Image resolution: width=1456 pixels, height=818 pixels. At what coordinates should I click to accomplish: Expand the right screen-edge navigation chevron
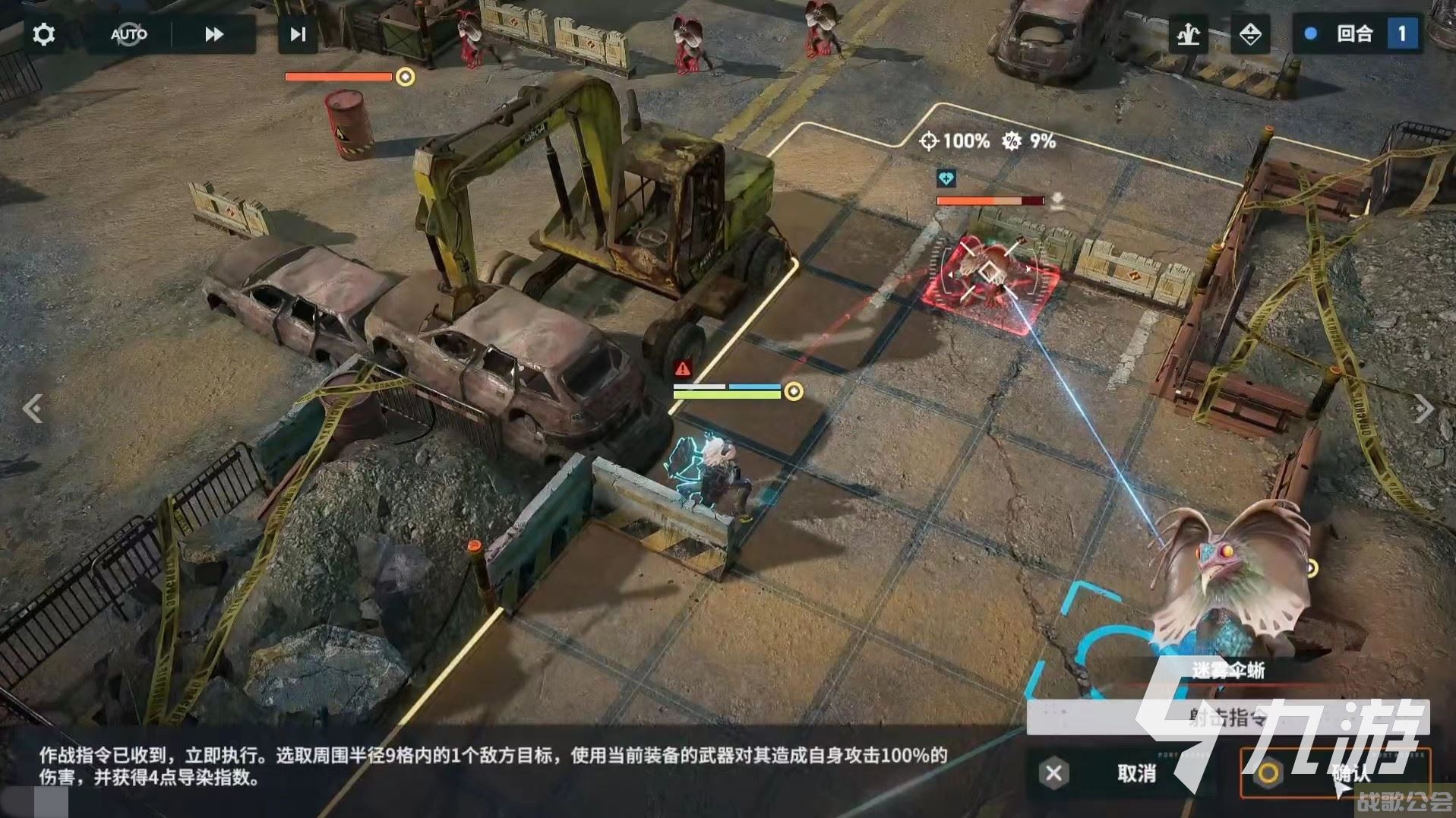coord(1423,409)
